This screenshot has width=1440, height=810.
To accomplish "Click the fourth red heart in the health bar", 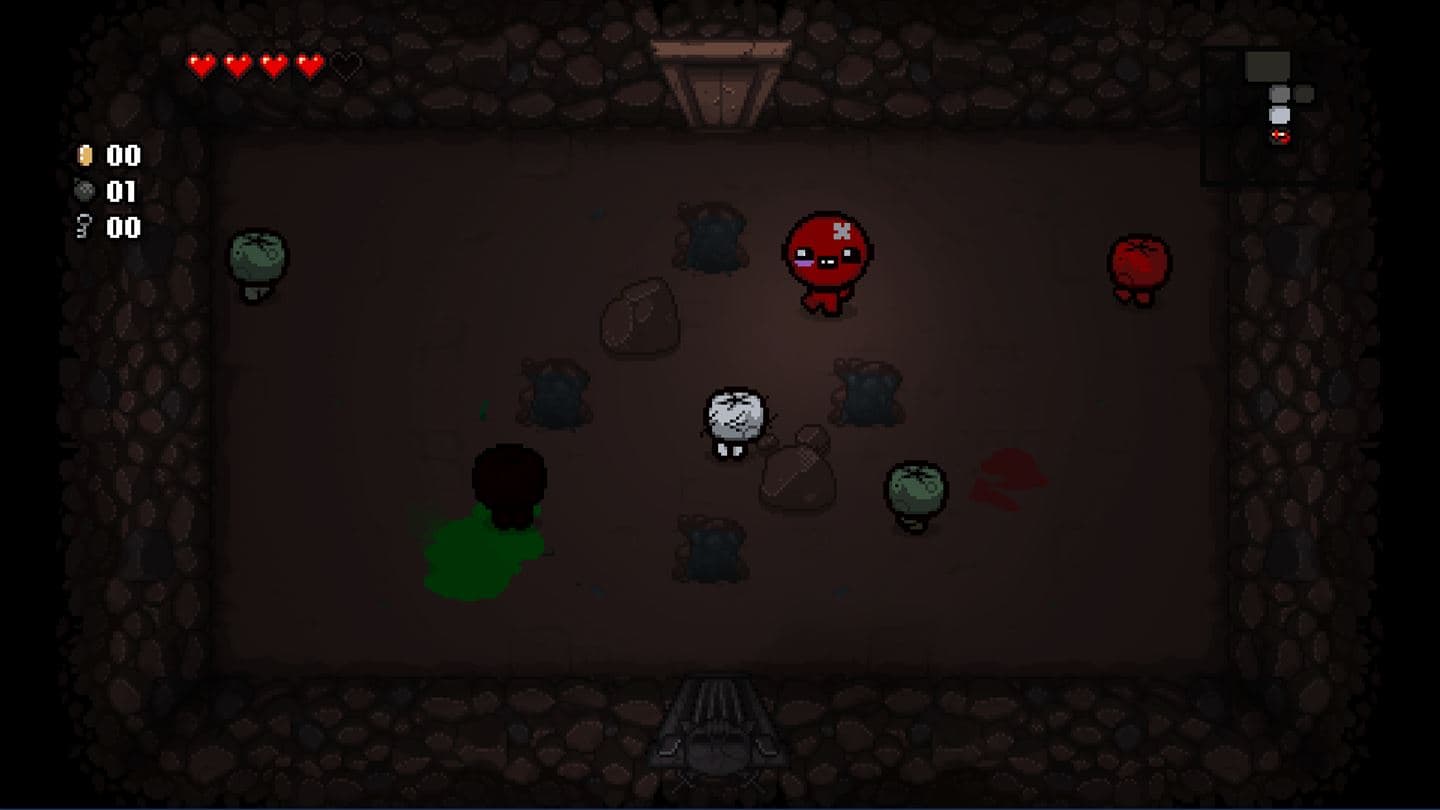I will pyautogui.click(x=309, y=65).
